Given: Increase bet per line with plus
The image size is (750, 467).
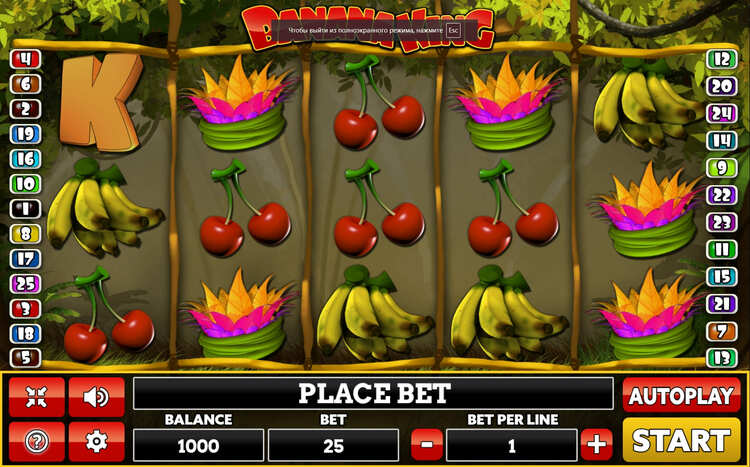Looking at the screenshot, I should pos(597,442).
